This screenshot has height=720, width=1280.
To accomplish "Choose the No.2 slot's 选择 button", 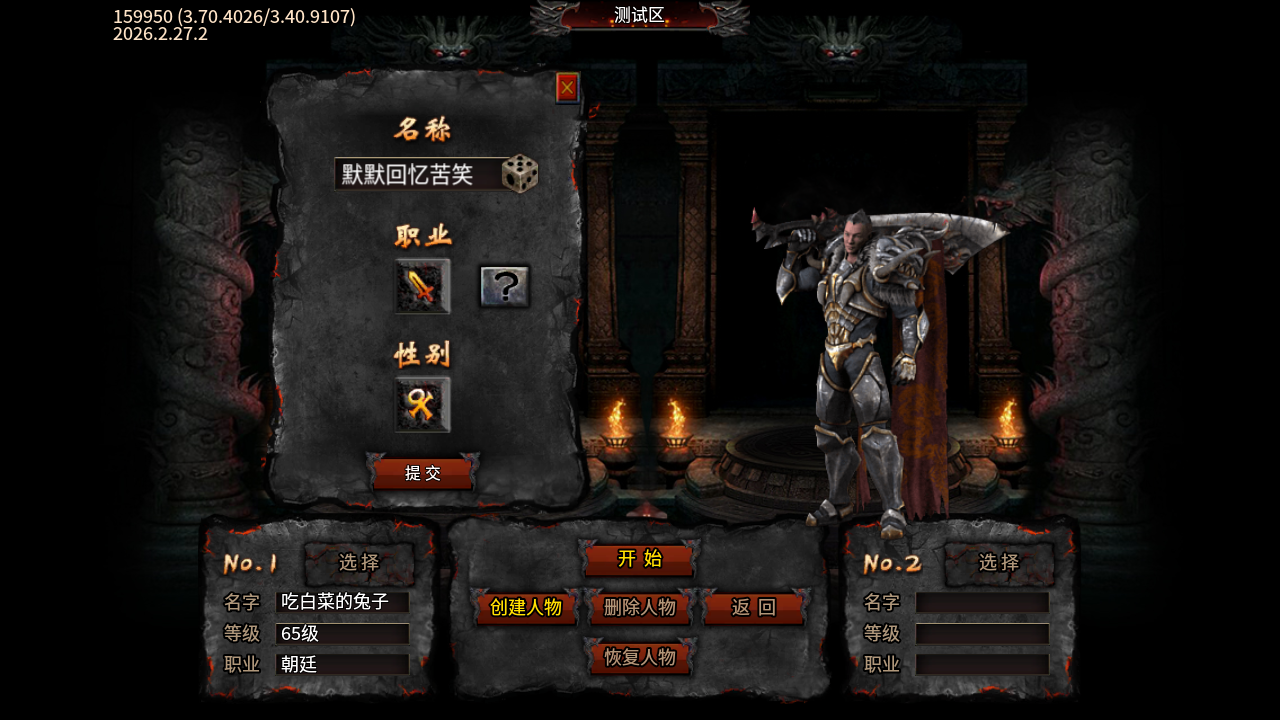I will 999,563.
